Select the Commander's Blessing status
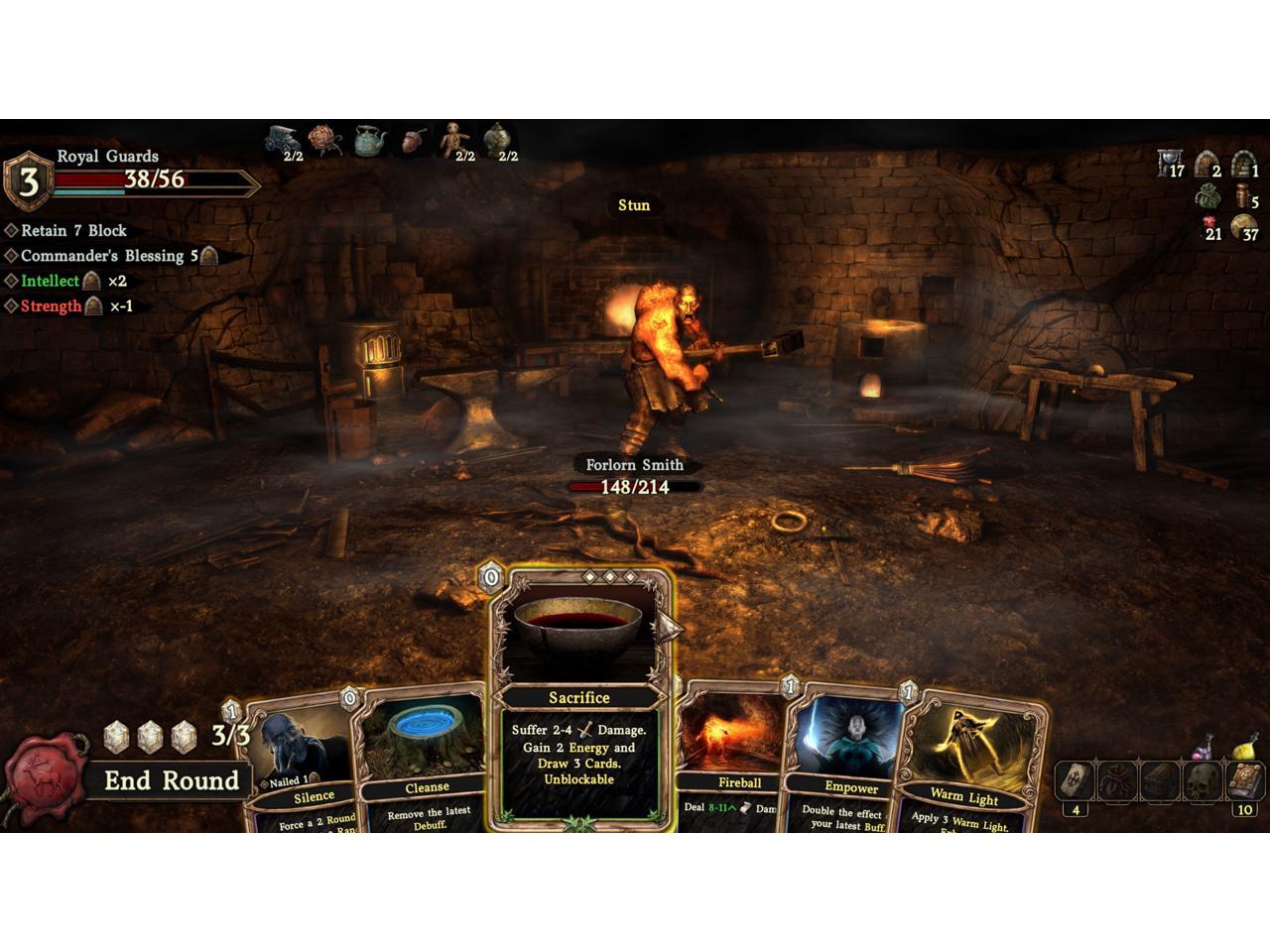The image size is (1270, 952). tap(103, 256)
